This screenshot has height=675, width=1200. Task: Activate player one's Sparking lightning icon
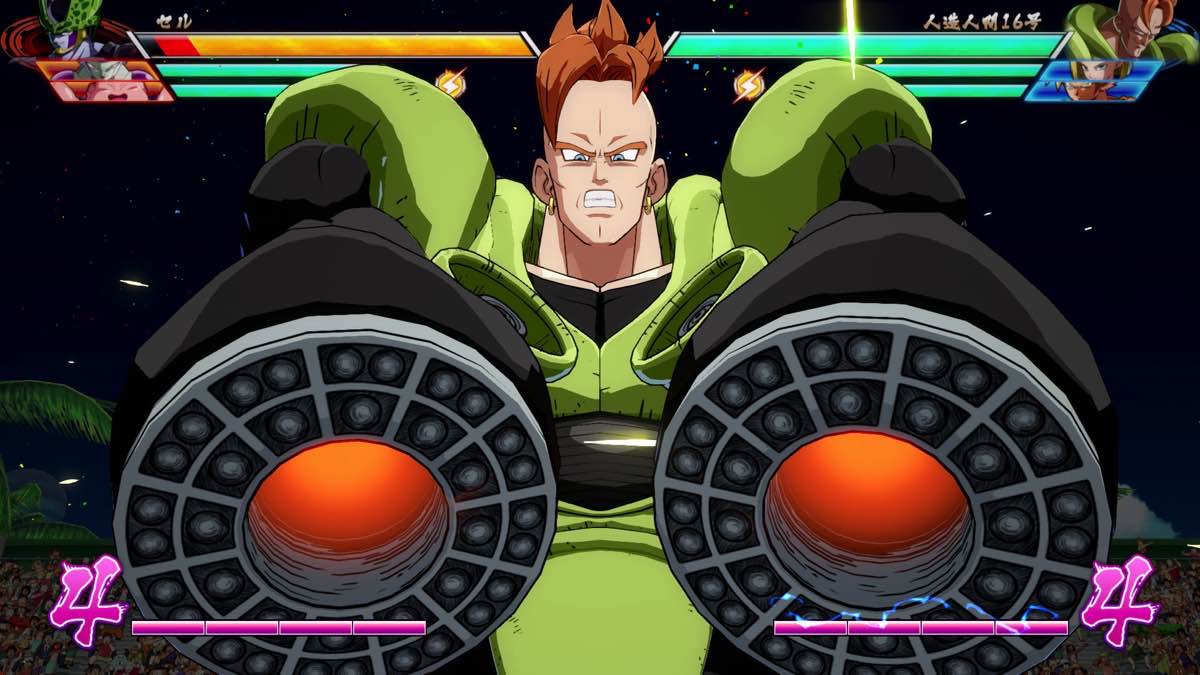tap(451, 83)
